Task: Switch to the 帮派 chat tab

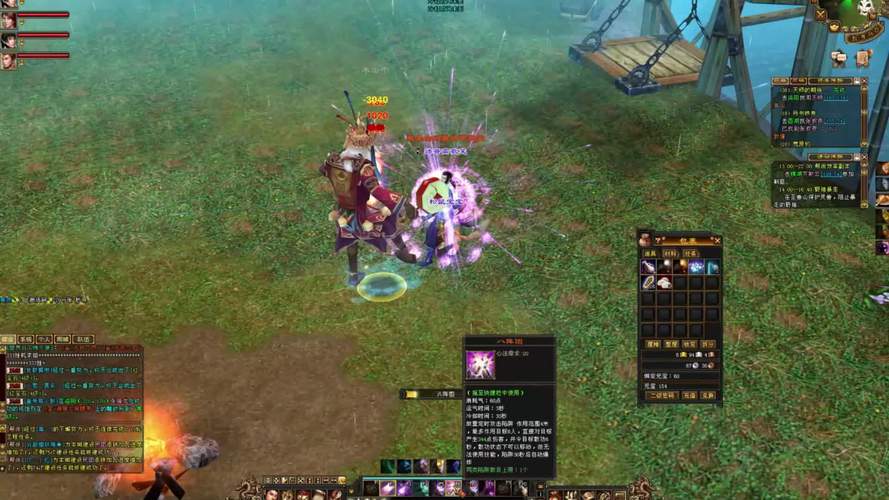Action: [x=62, y=340]
